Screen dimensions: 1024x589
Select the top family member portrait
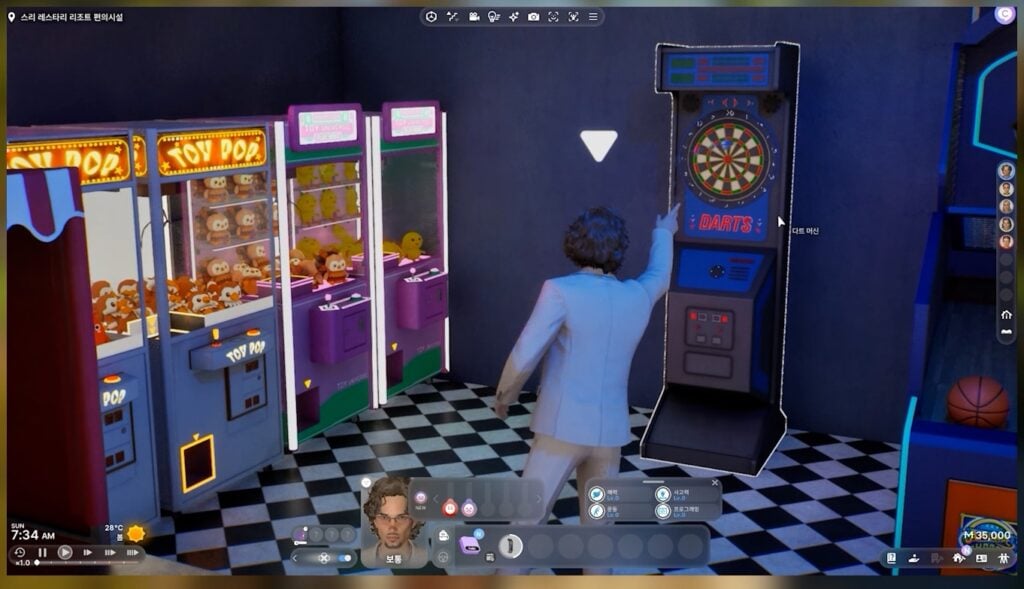[1006, 170]
